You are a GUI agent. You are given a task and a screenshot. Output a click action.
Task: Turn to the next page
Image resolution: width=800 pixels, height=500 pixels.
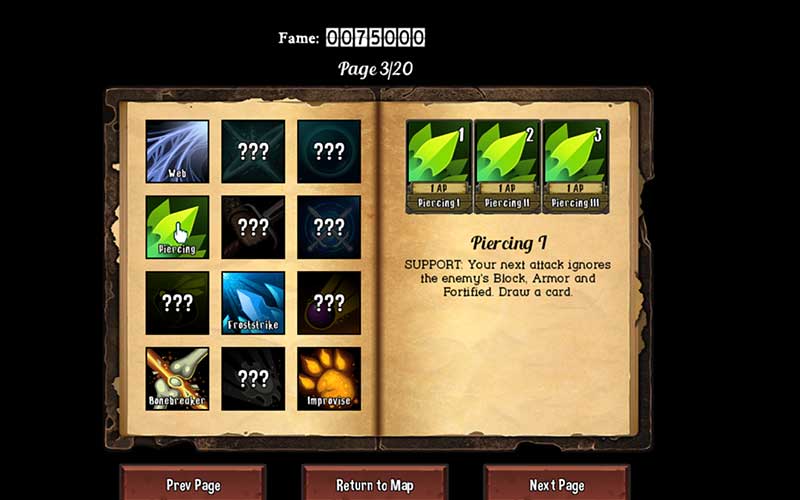556,484
